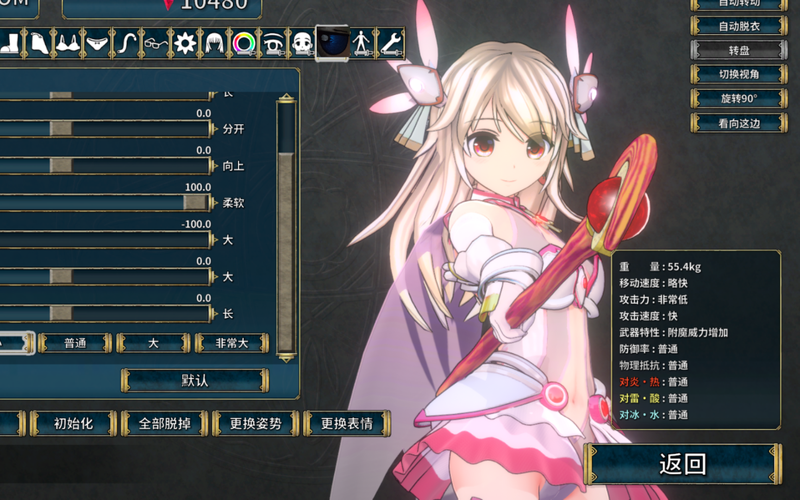Screen dimensions: 800x500
Task: Switch camera with 切换视角 button
Action: coord(739,74)
